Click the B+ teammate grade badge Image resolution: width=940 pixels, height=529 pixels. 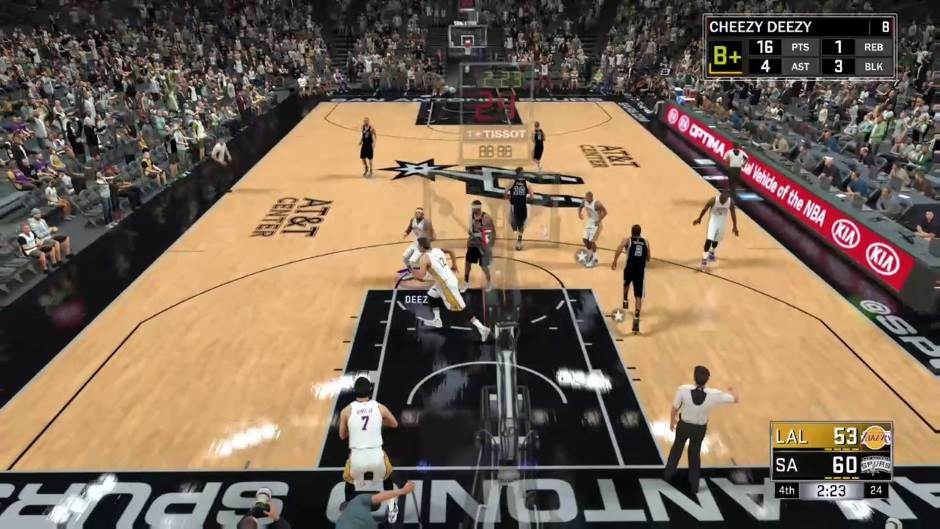725,57
